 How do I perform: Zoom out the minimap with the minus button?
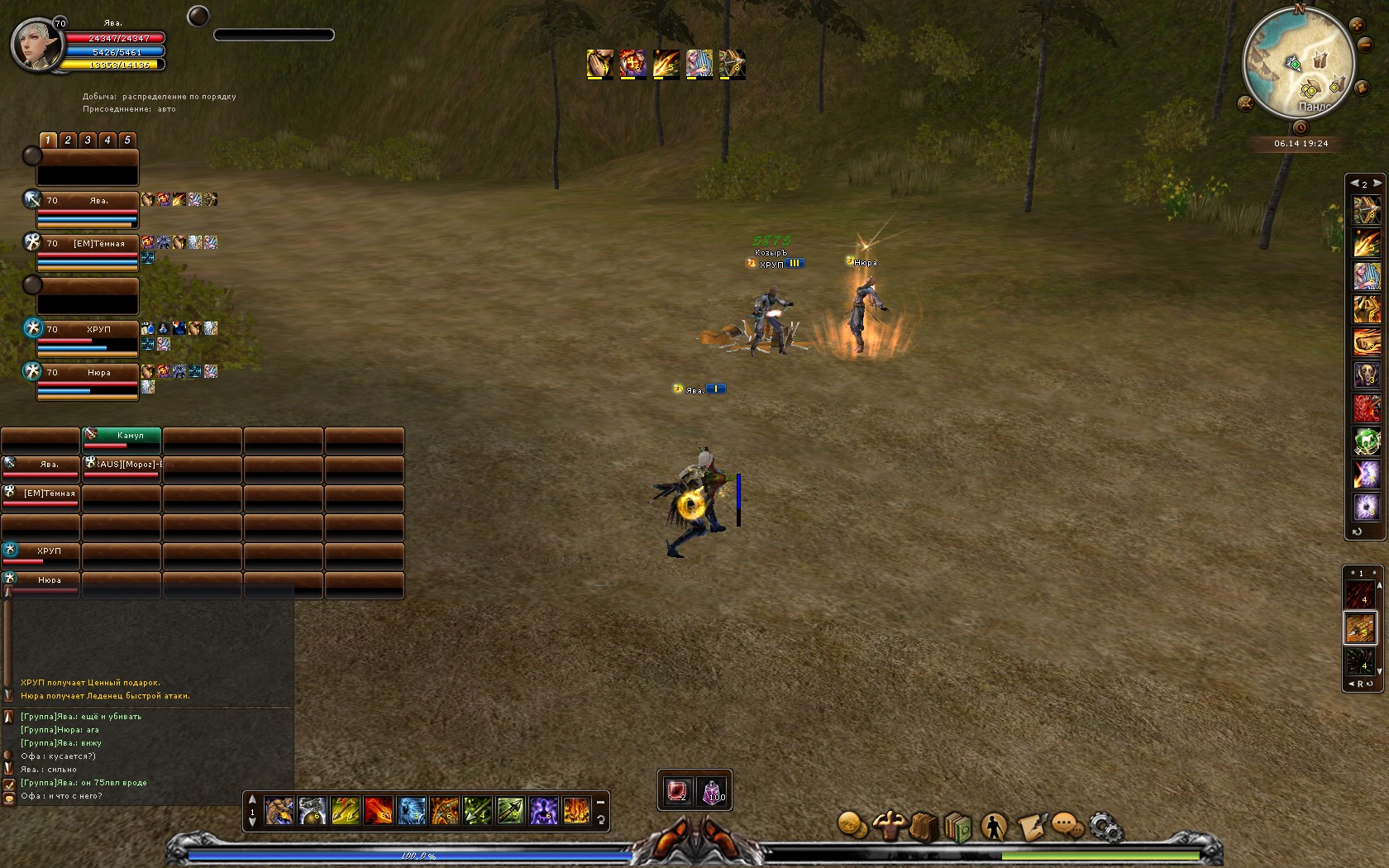[1366, 45]
